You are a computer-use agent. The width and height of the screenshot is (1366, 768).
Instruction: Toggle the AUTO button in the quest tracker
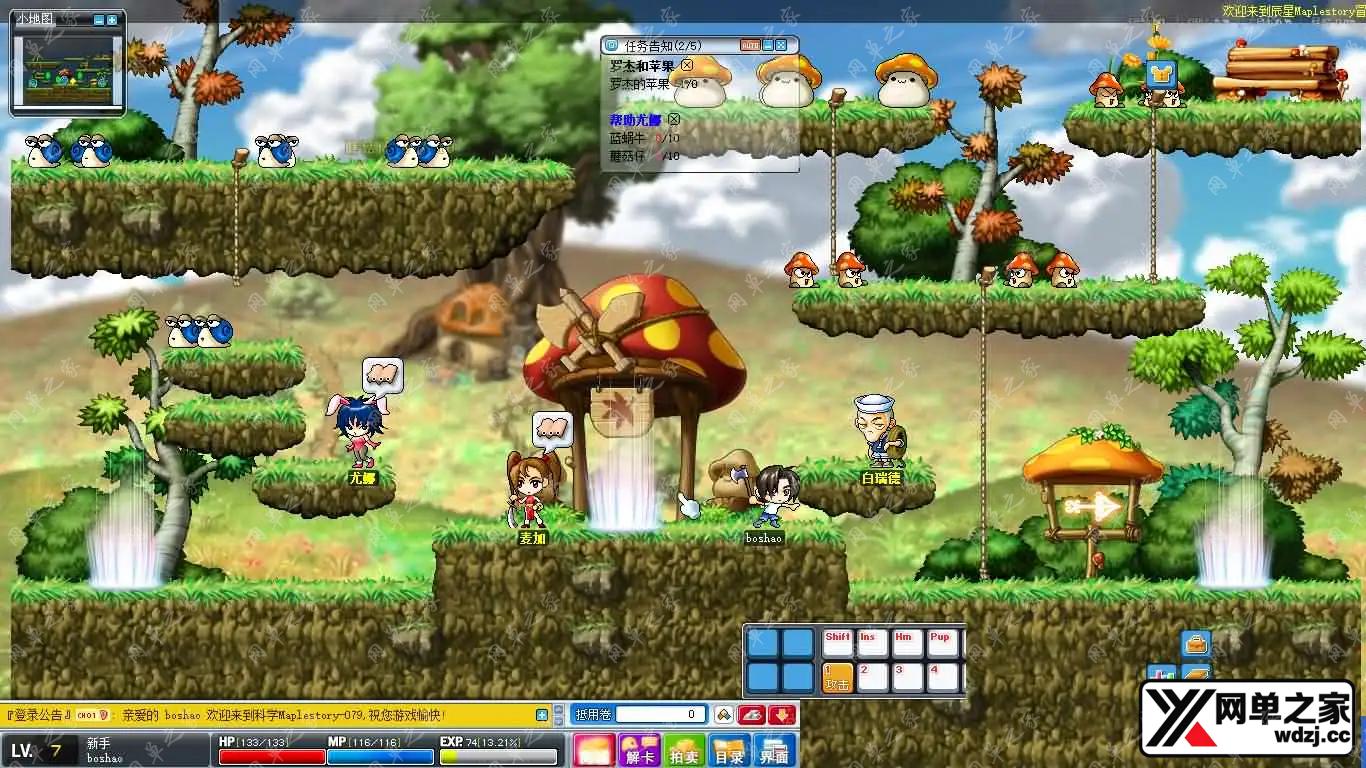[x=749, y=45]
